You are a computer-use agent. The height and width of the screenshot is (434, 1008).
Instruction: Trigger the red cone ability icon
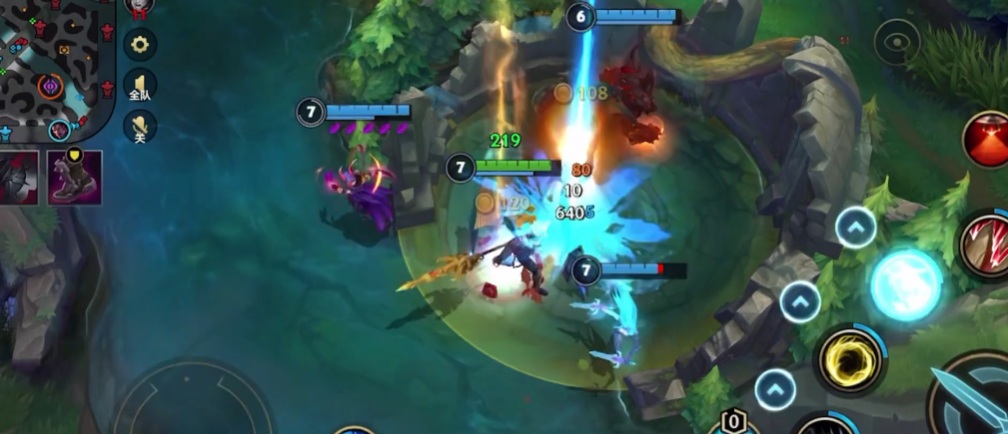tap(987, 139)
